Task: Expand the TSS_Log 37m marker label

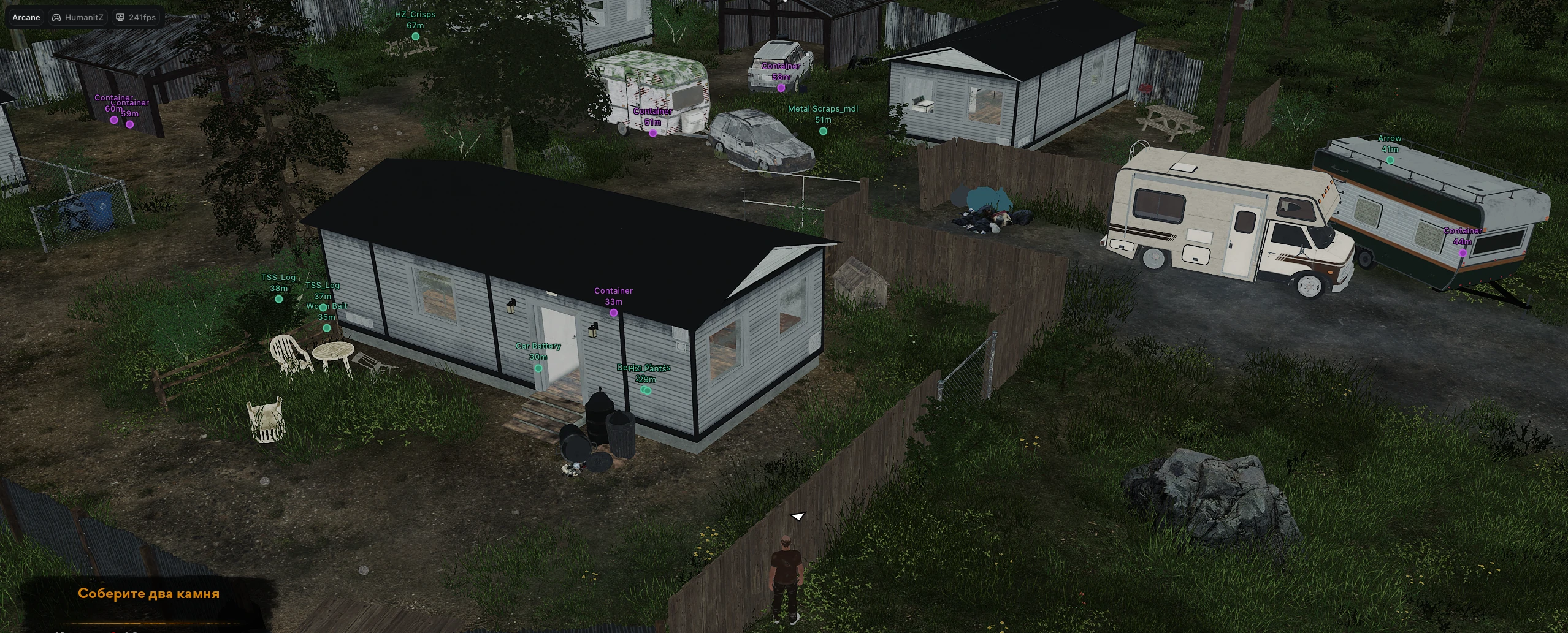Action: pyautogui.click(x=323, y=286)
